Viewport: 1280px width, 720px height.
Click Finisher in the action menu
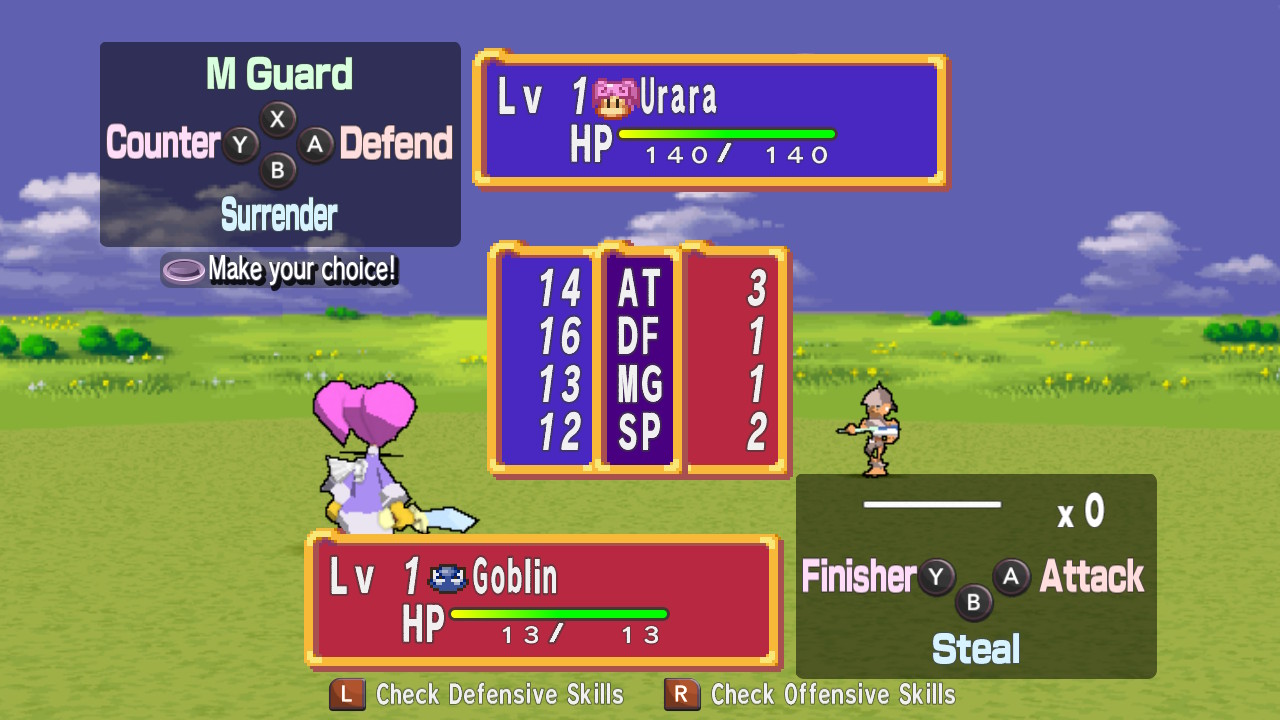coord(857,577)
